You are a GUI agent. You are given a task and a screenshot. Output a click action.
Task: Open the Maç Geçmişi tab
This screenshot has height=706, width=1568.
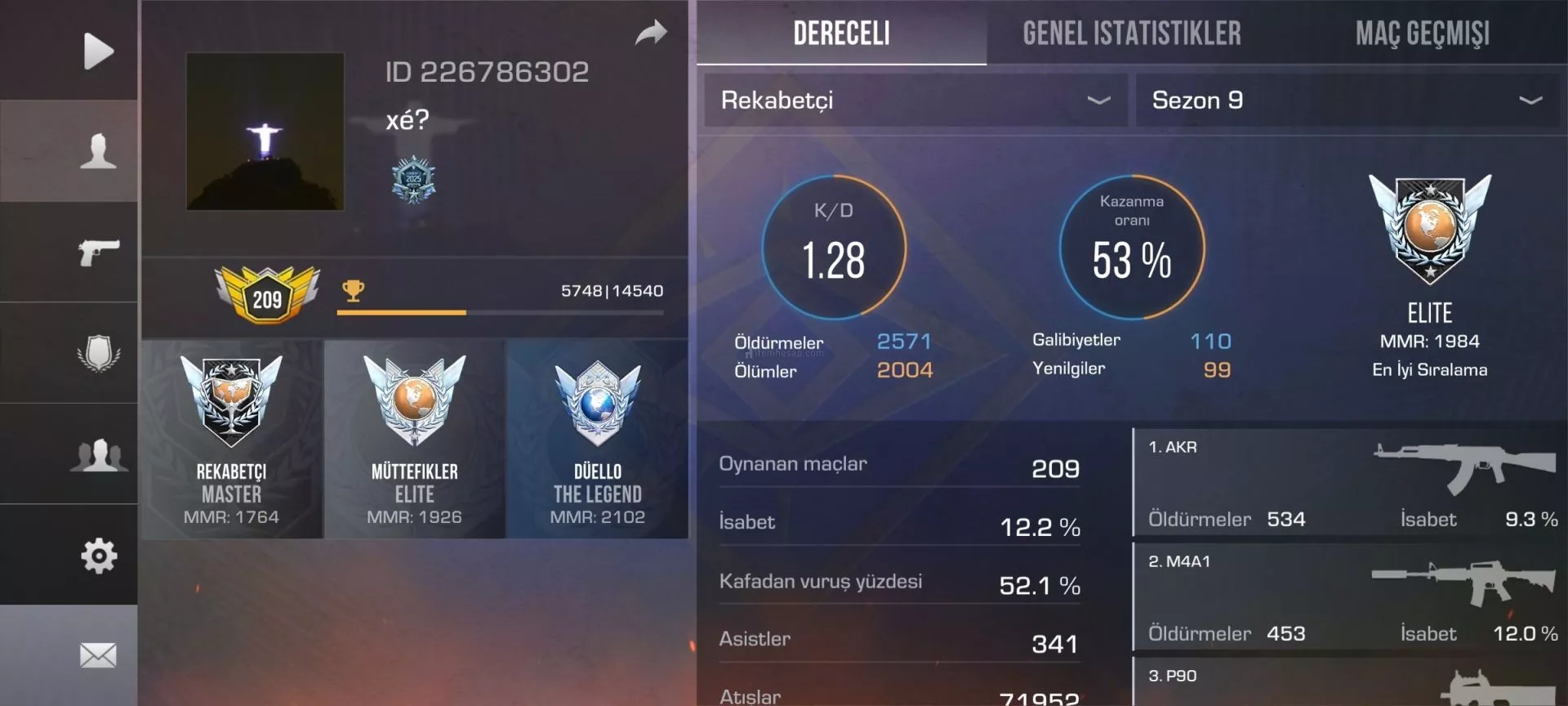[1422, 34]
